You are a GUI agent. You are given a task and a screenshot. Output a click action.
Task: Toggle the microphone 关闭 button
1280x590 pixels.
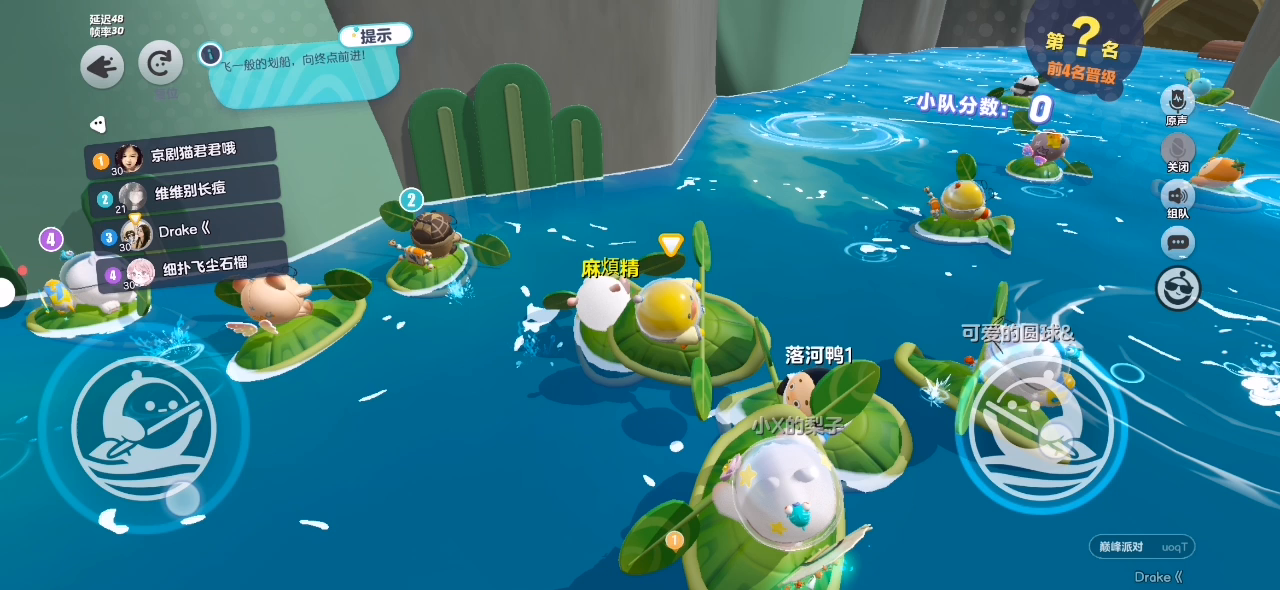coord(1177,148)
